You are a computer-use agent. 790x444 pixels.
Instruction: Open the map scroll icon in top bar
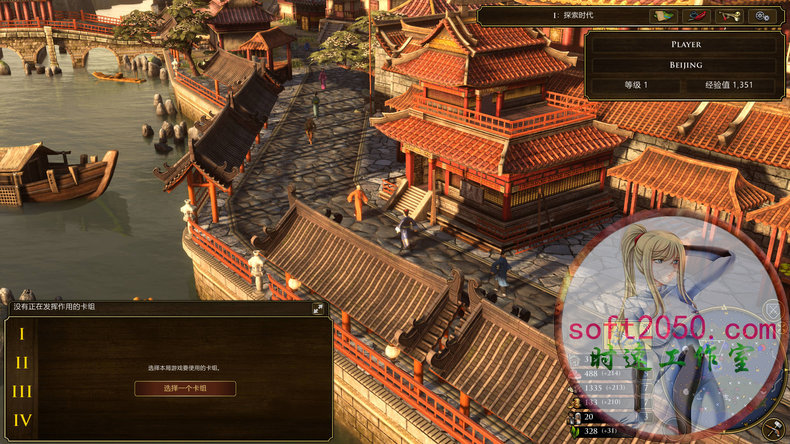tap(663, 16)
